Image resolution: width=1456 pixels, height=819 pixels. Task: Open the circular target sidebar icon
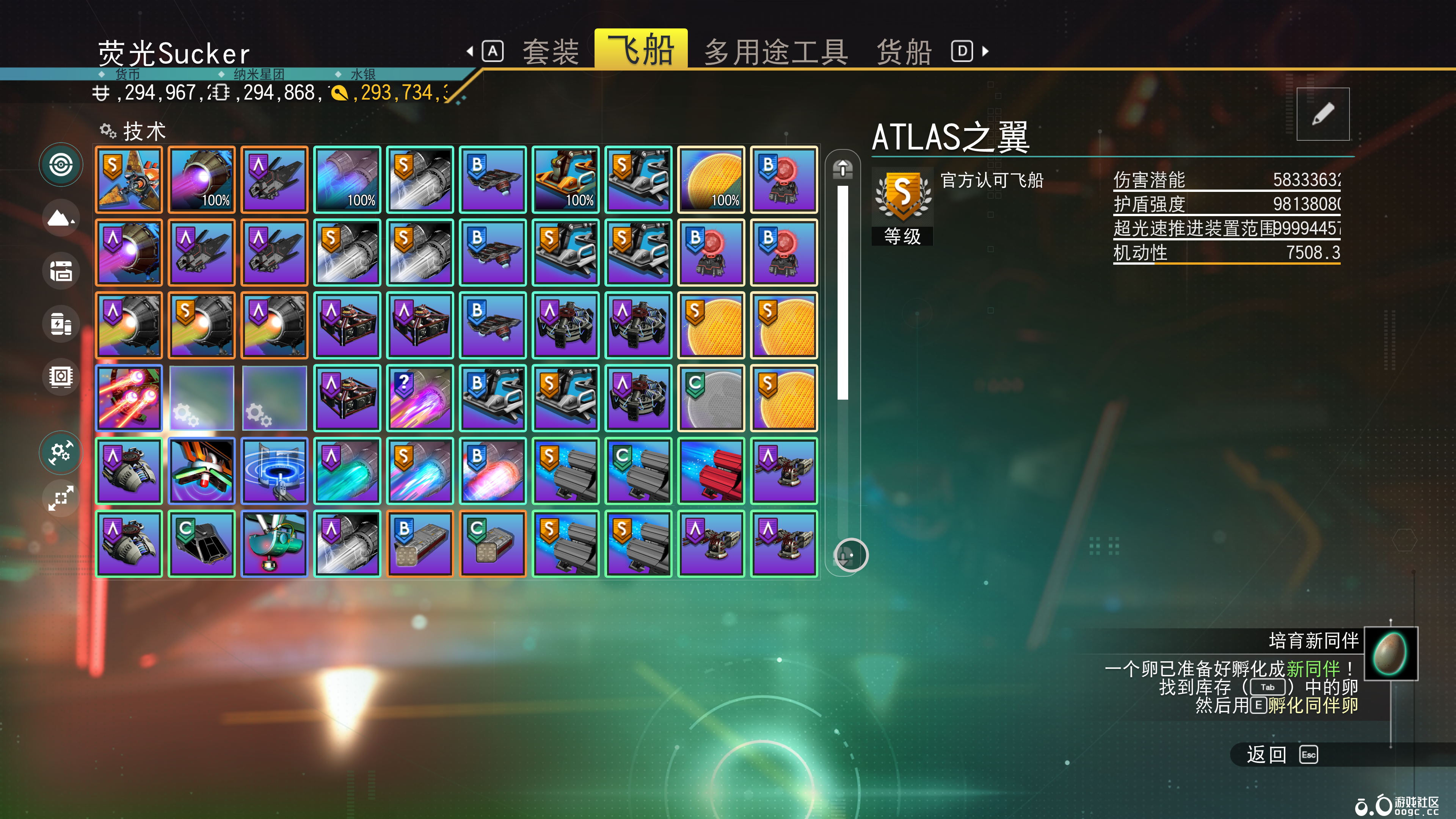click(61, 165)
